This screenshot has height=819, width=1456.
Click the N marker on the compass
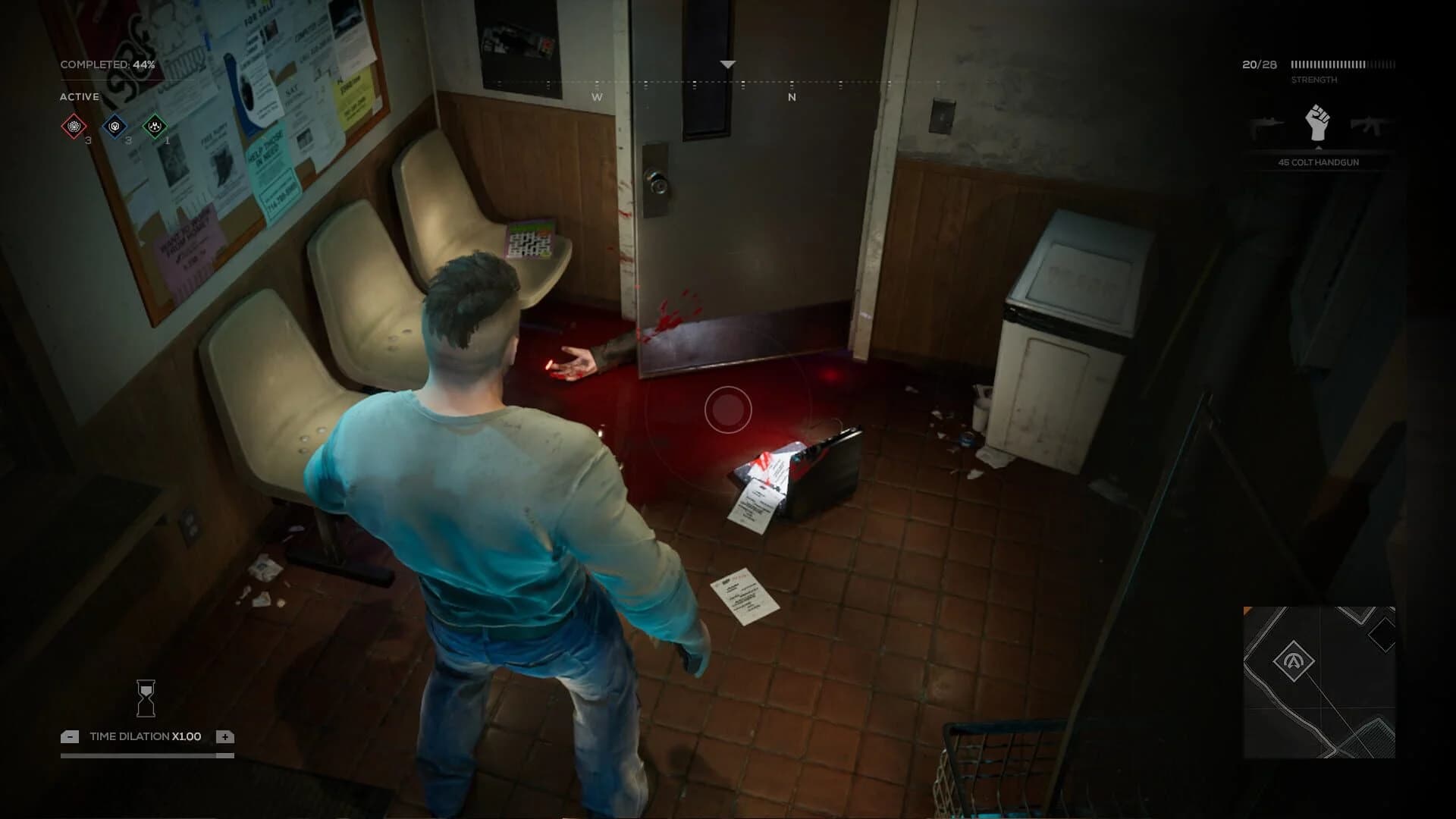(792, 97)
